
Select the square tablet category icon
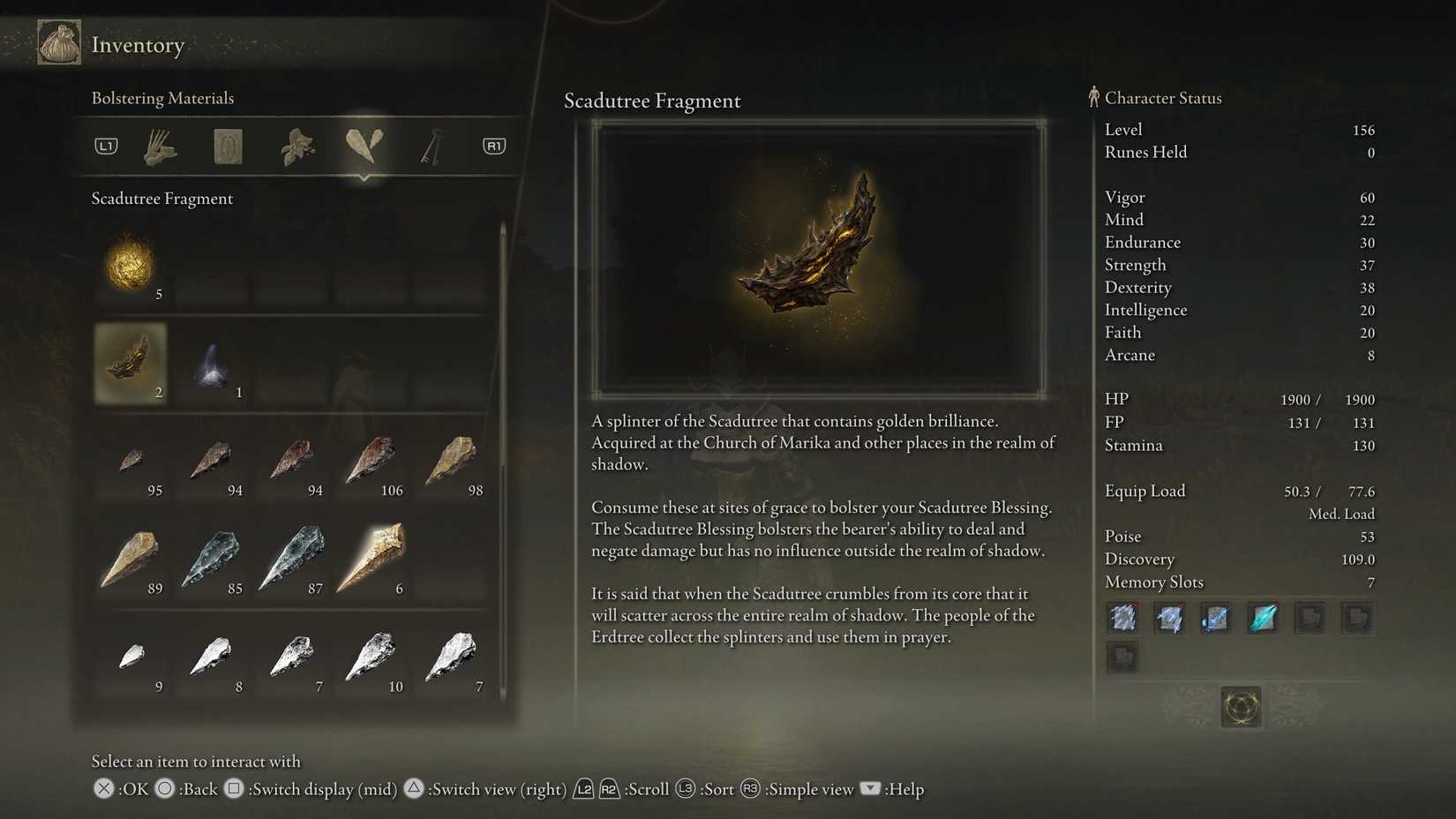(x=228, y=146)
